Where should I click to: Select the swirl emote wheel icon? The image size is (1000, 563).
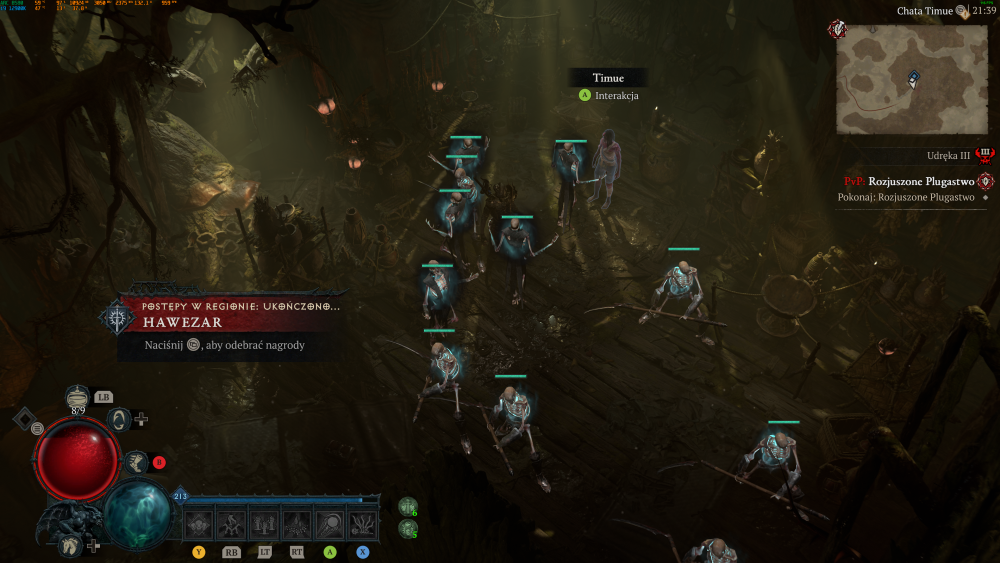click(120, 419)
